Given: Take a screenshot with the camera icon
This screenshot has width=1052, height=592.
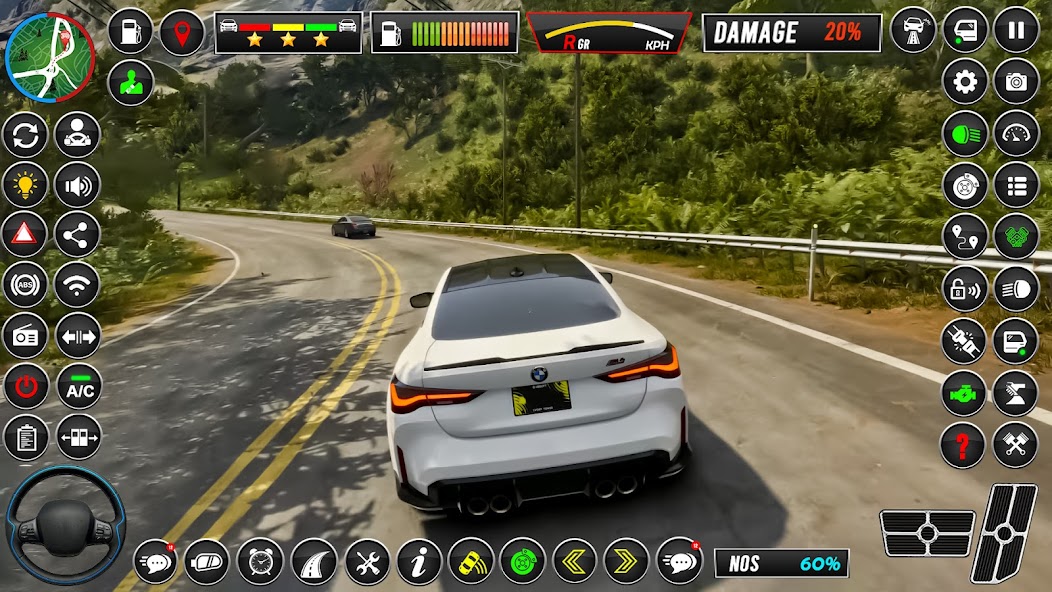Looking at the screenshot, I should coord(1016,82).
